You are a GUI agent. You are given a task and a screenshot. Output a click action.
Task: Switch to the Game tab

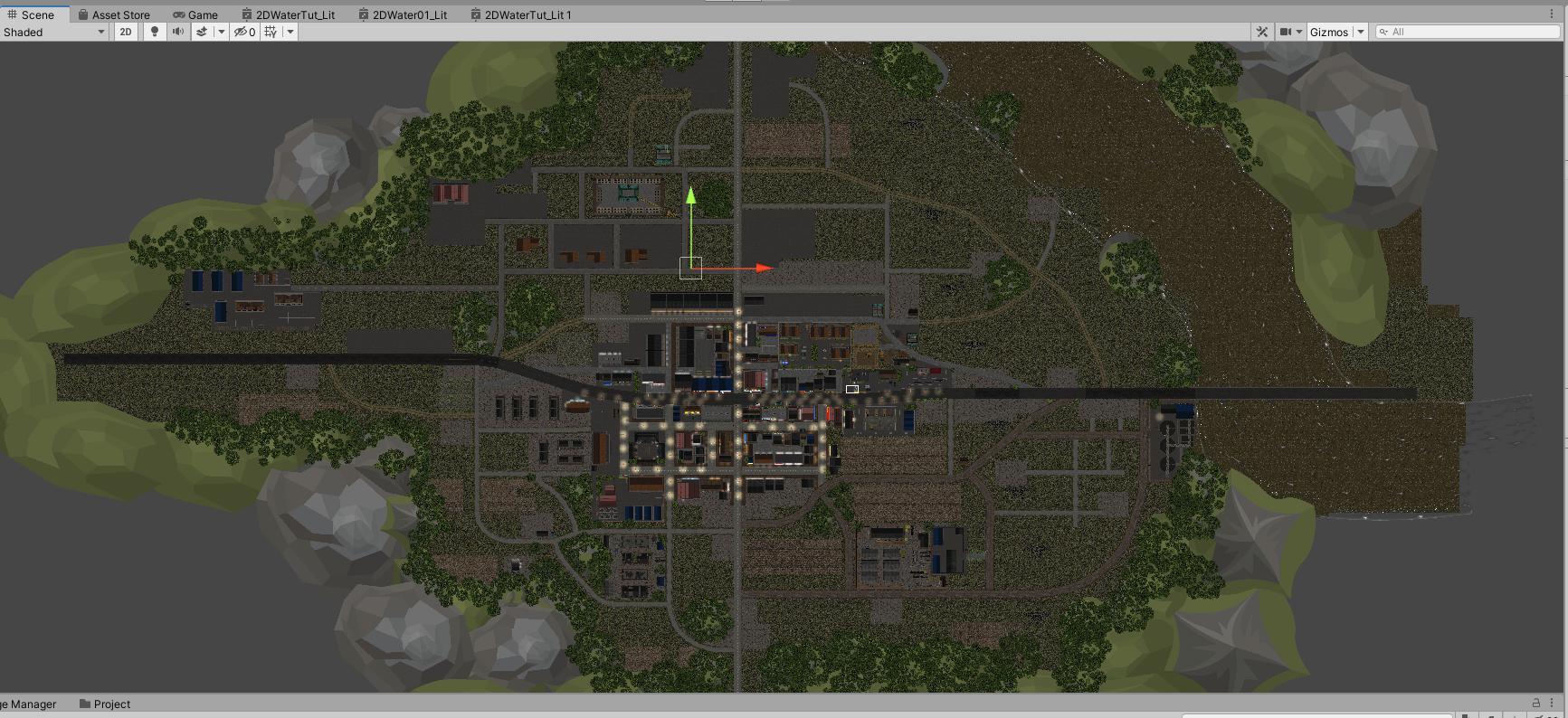point(194,14)
